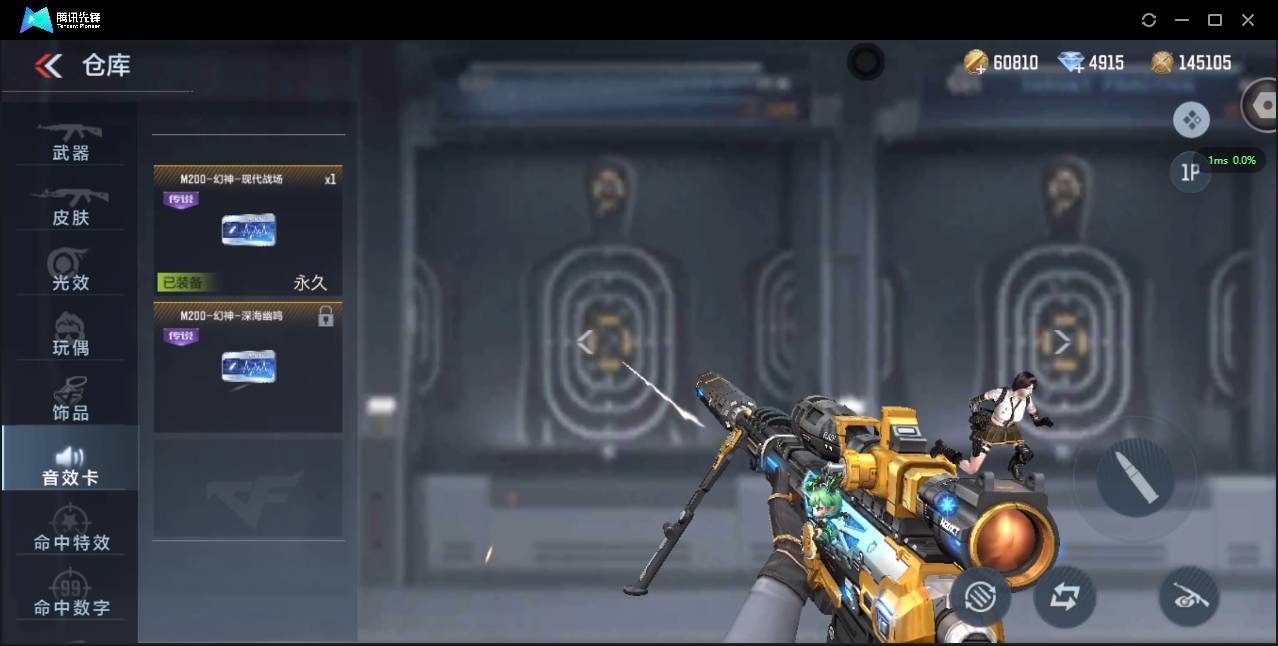1278x646 pixels.
Task: Maximize the emulator window
Action: 1215,20
